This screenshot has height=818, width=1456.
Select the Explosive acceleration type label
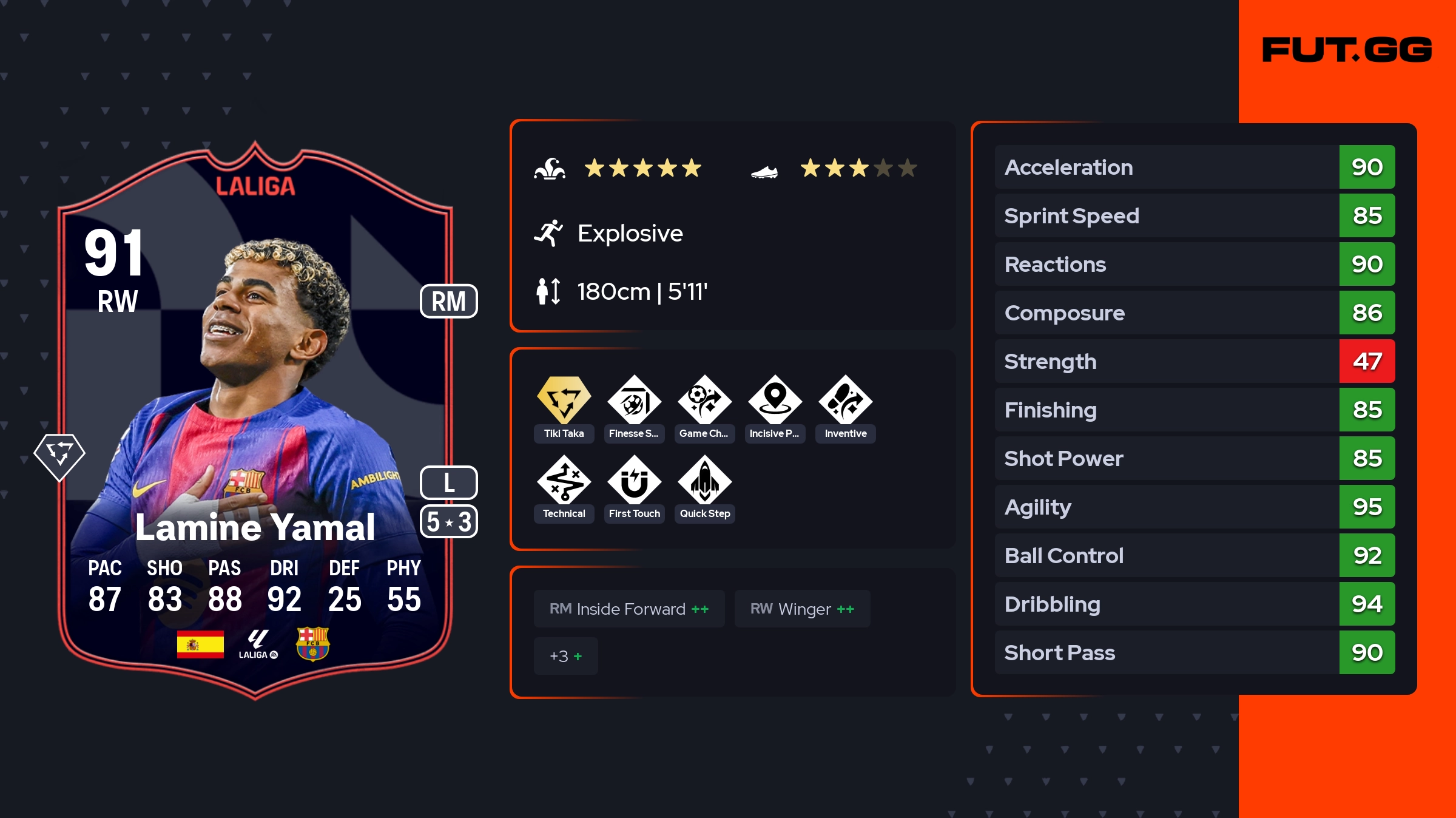[630, 234]
